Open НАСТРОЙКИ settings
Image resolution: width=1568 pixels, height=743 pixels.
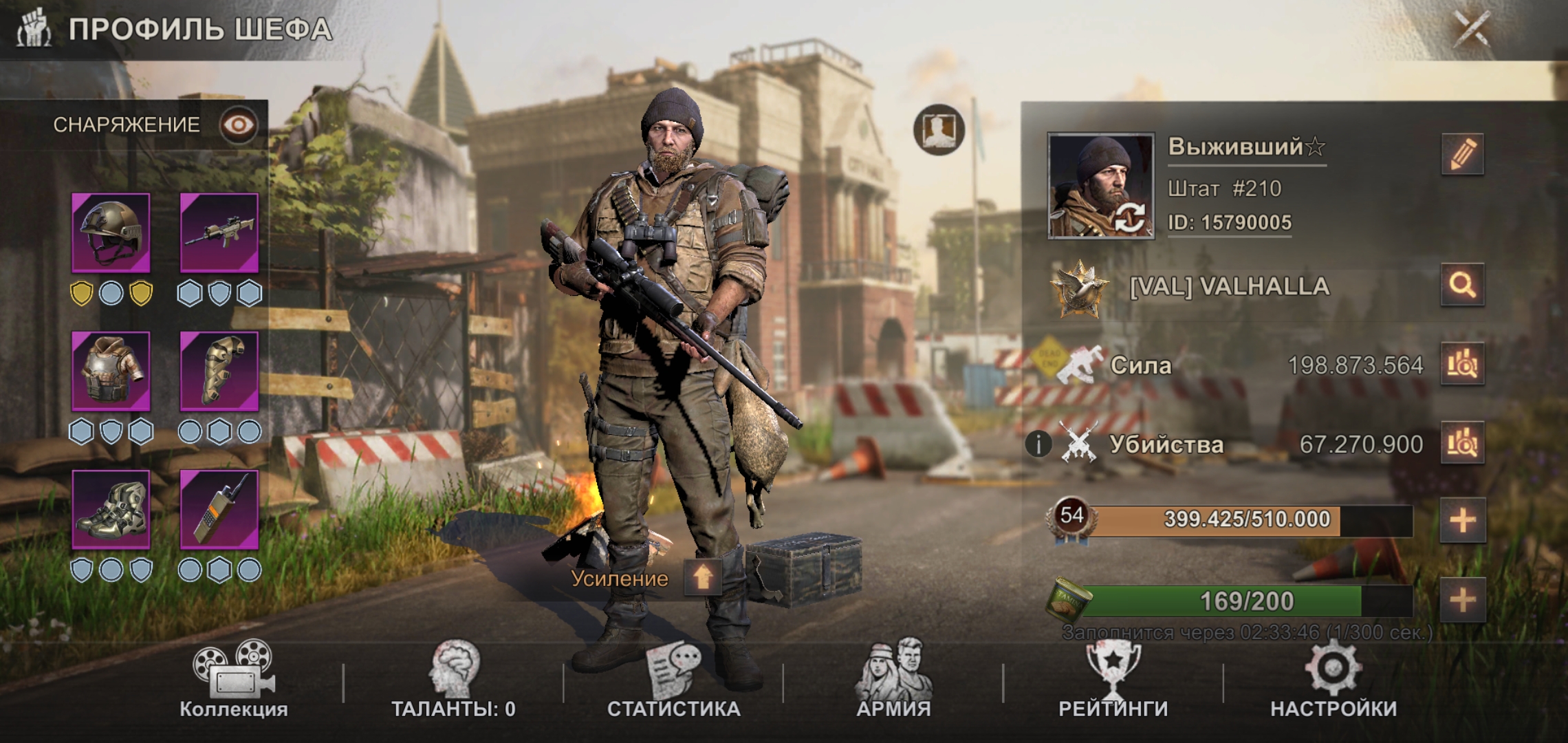point(1333,680)
